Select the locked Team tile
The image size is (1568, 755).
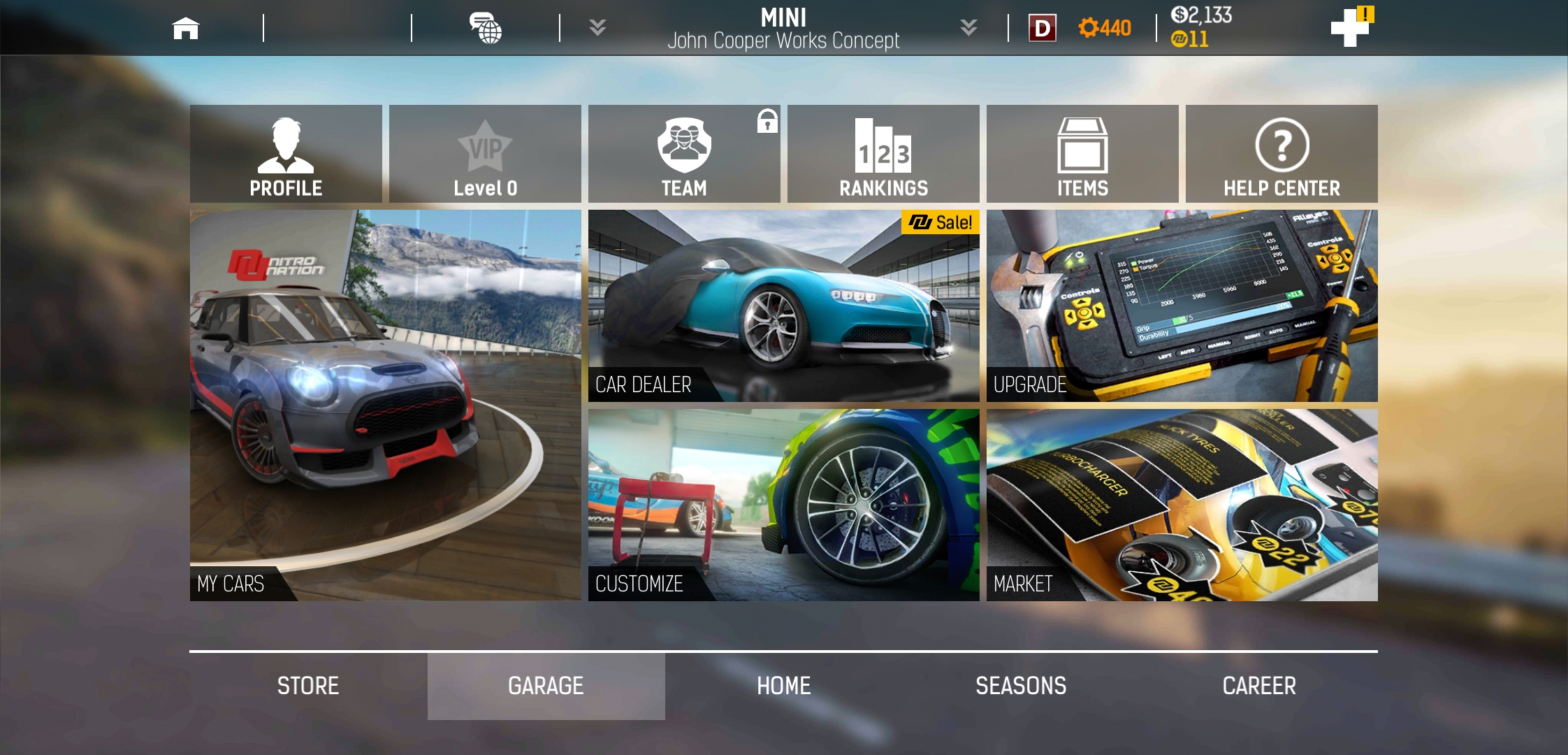point(684,154)
